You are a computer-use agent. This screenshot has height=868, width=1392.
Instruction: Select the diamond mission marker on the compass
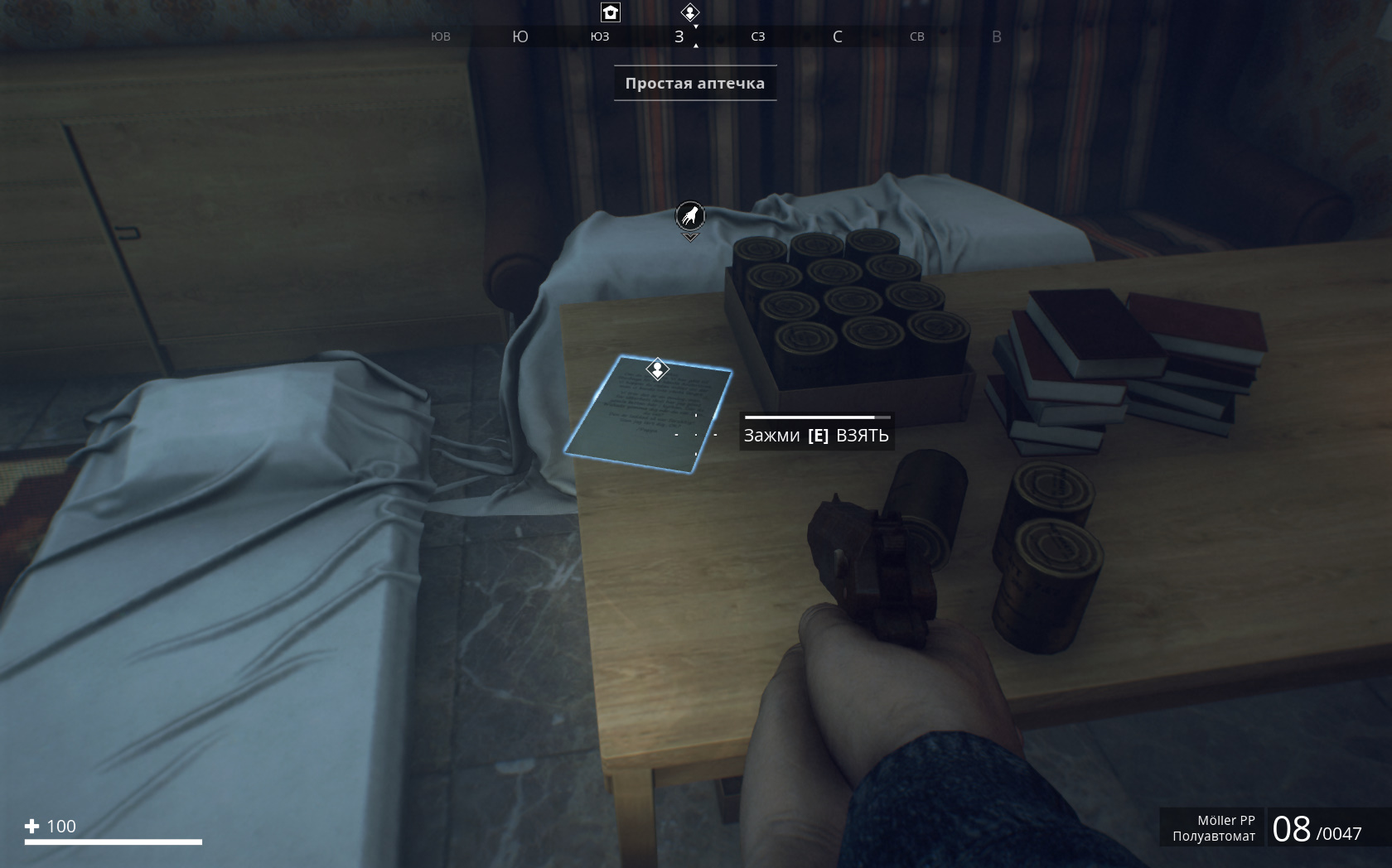point(690,12)
